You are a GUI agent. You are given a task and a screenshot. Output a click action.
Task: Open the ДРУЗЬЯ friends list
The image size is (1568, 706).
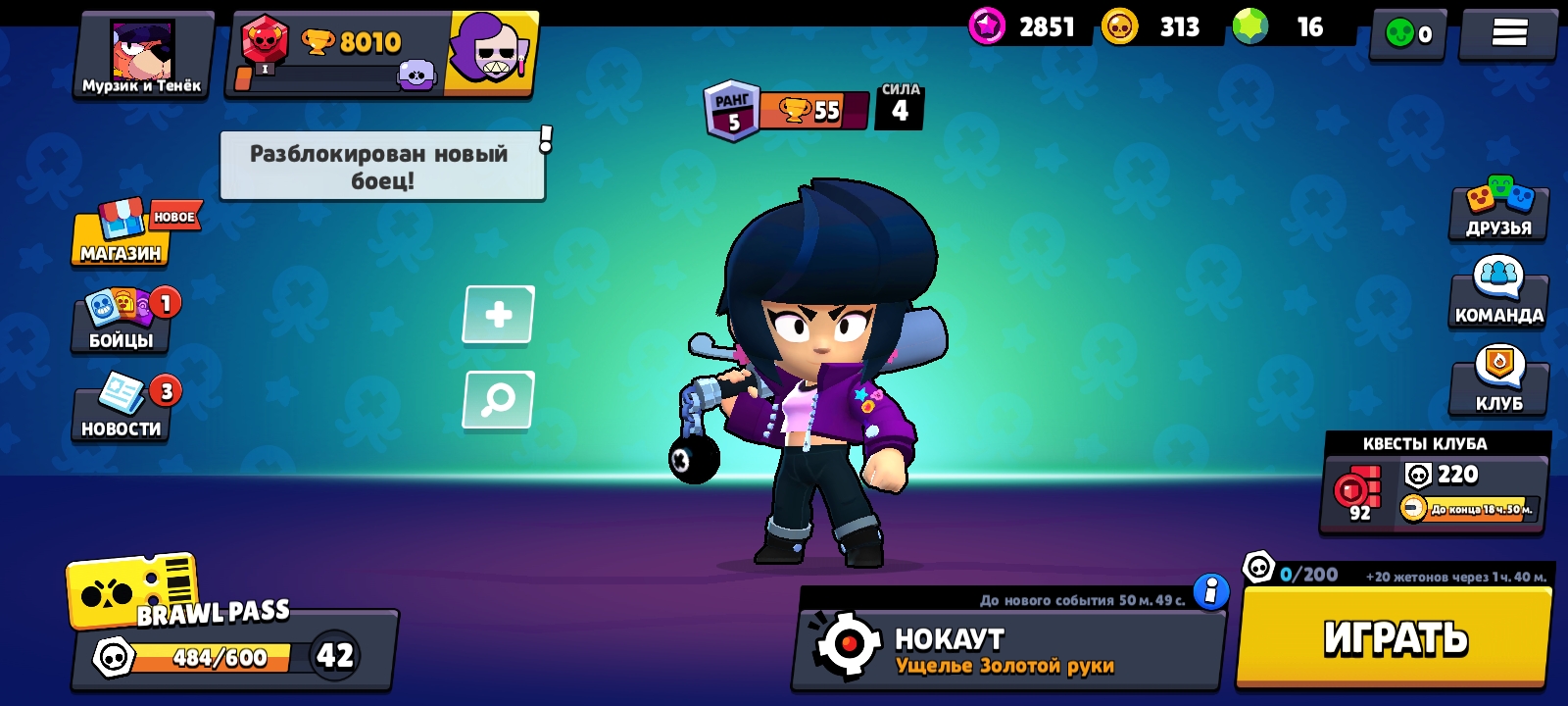point(1498,210)
